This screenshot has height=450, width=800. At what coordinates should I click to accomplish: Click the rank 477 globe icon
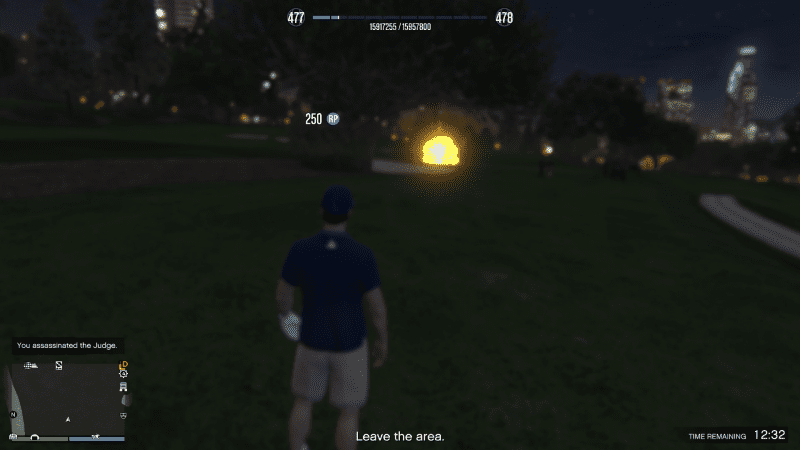coord(296,18)
